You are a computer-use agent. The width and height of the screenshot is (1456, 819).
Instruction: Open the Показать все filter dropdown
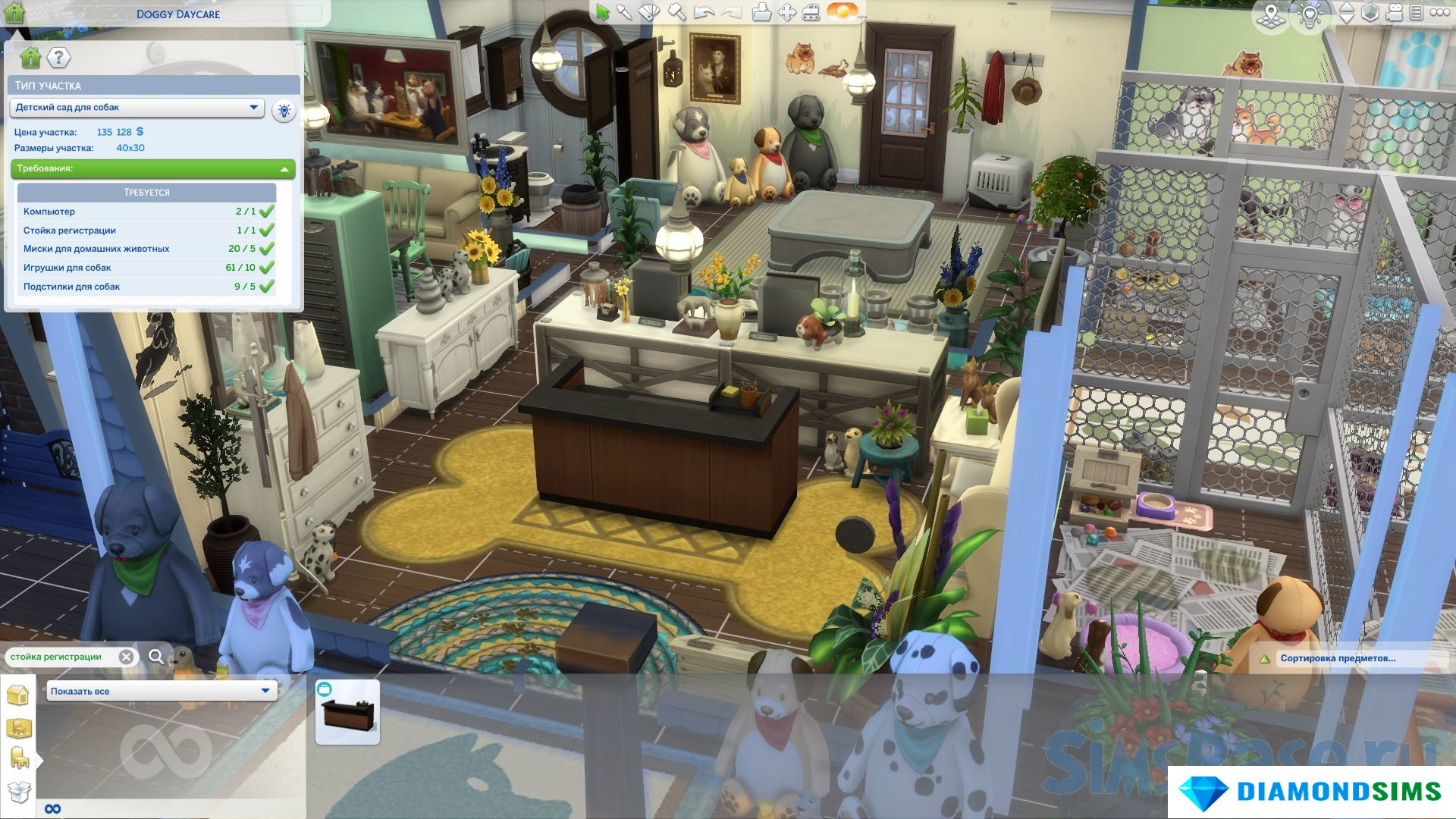tap(162, 691)
